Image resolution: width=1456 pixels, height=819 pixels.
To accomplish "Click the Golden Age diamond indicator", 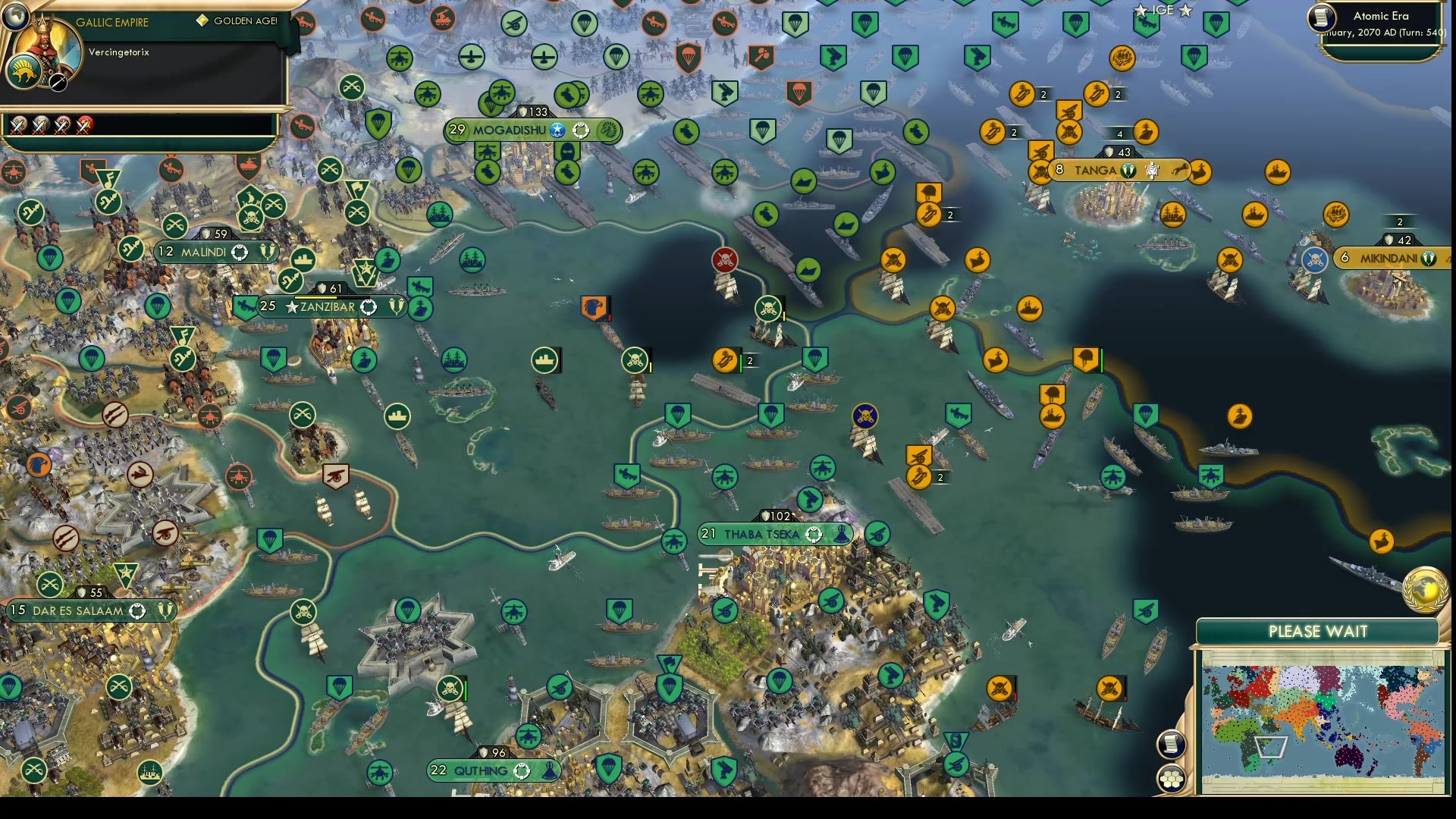I will [201, 21].
